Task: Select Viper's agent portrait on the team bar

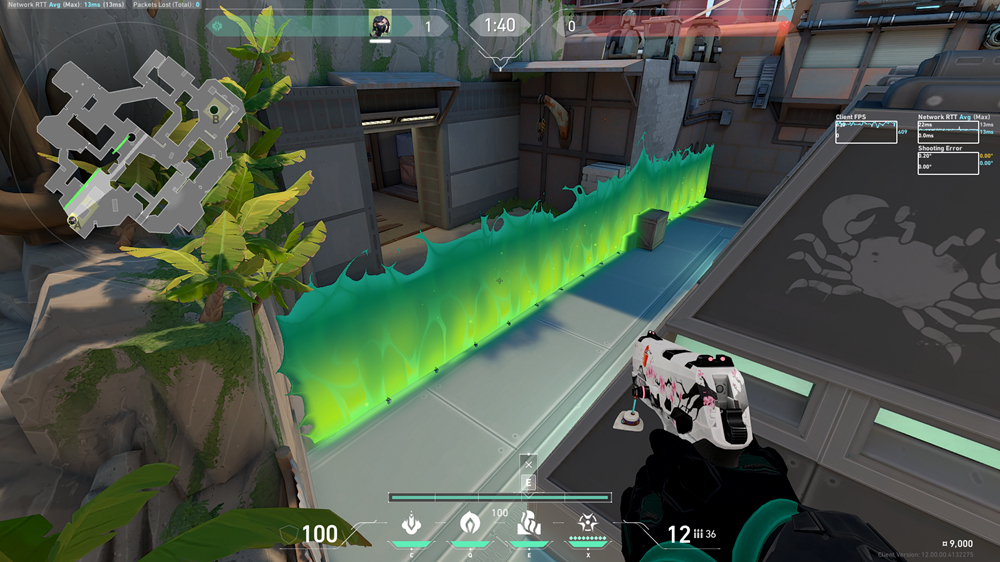Action: point(380,25)
